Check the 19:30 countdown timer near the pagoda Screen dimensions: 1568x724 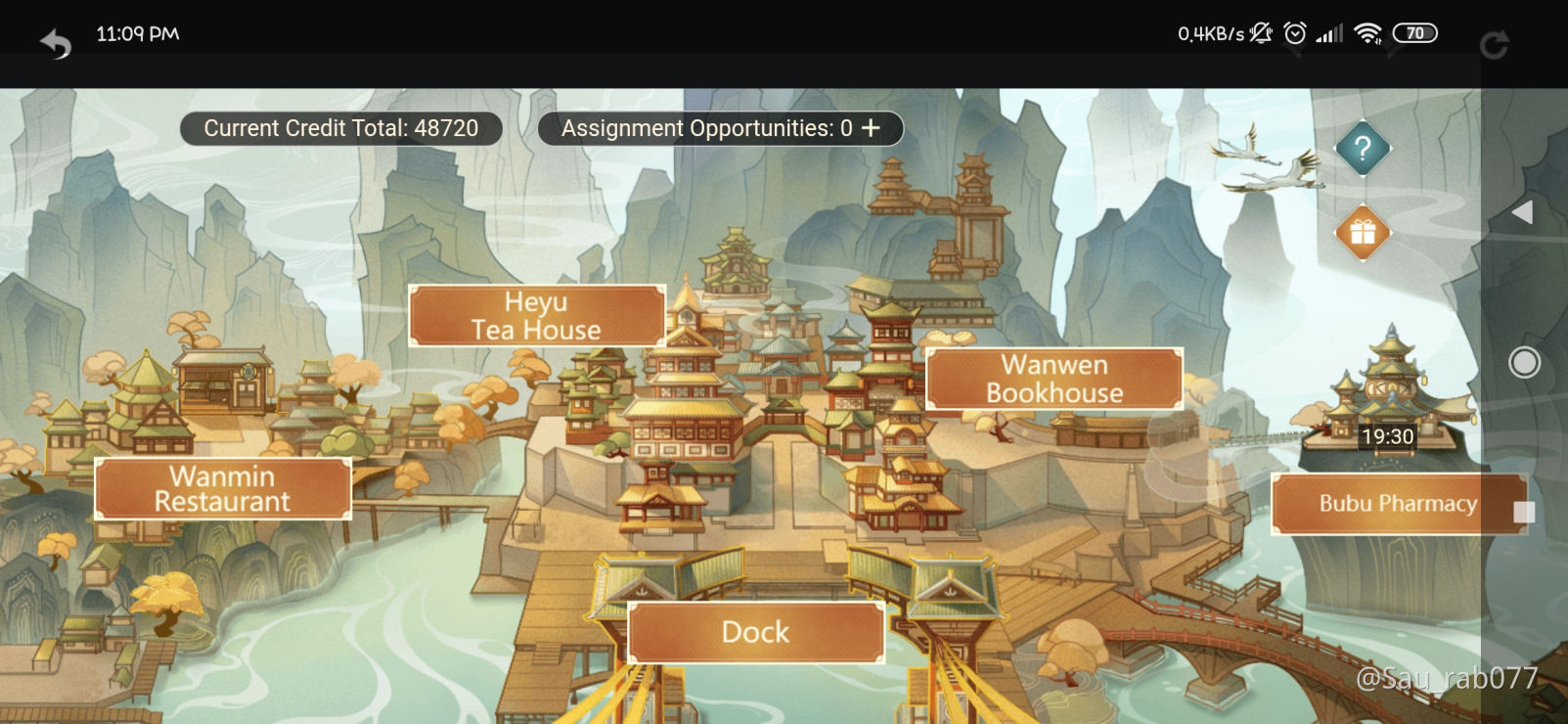tap(1386, 437)
